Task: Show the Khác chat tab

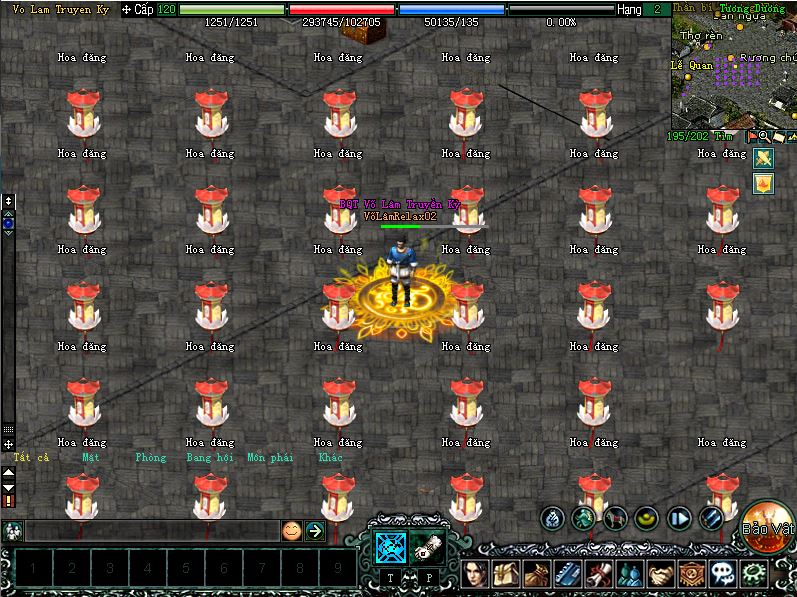Action: point(330,458)
